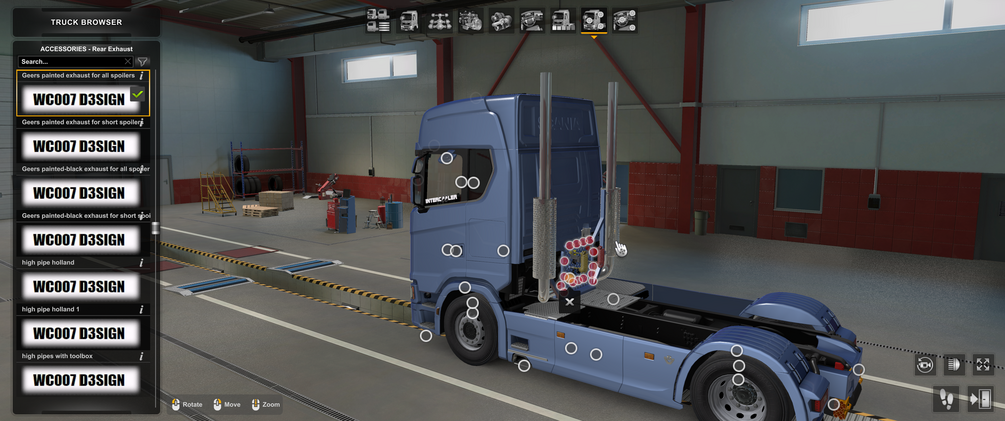This screenshot has height=421, width=1005.
Task: Choose the high pipe holland 1 exhaust
Action: 79,333
